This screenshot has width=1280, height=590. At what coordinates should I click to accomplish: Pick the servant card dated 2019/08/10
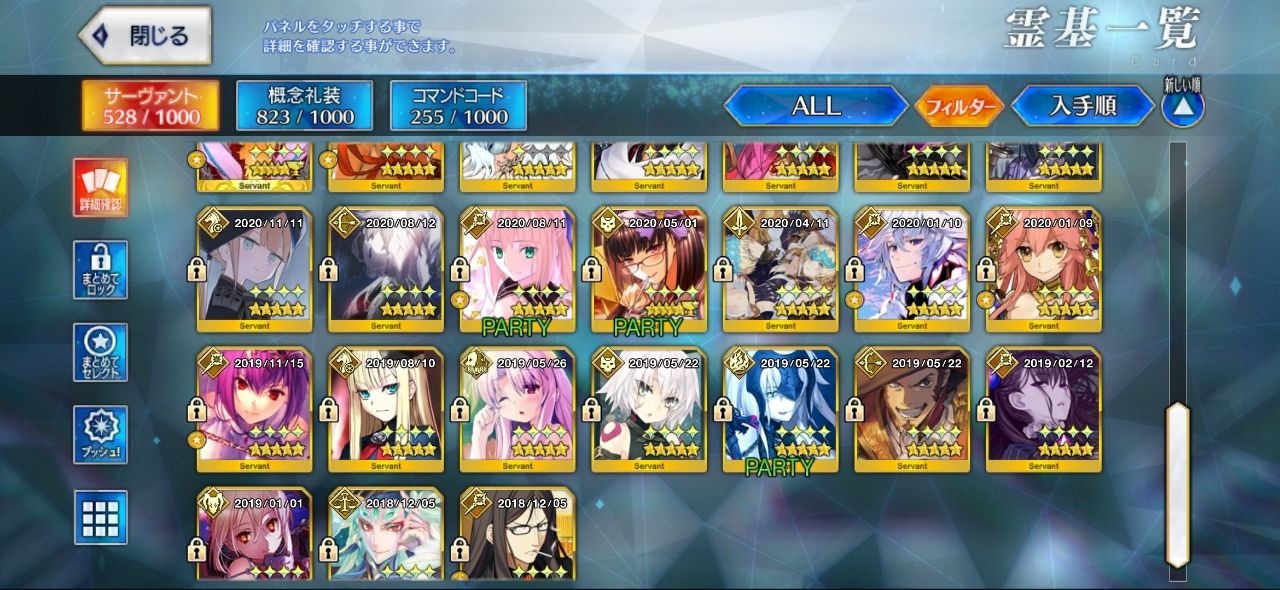point(386,410)
